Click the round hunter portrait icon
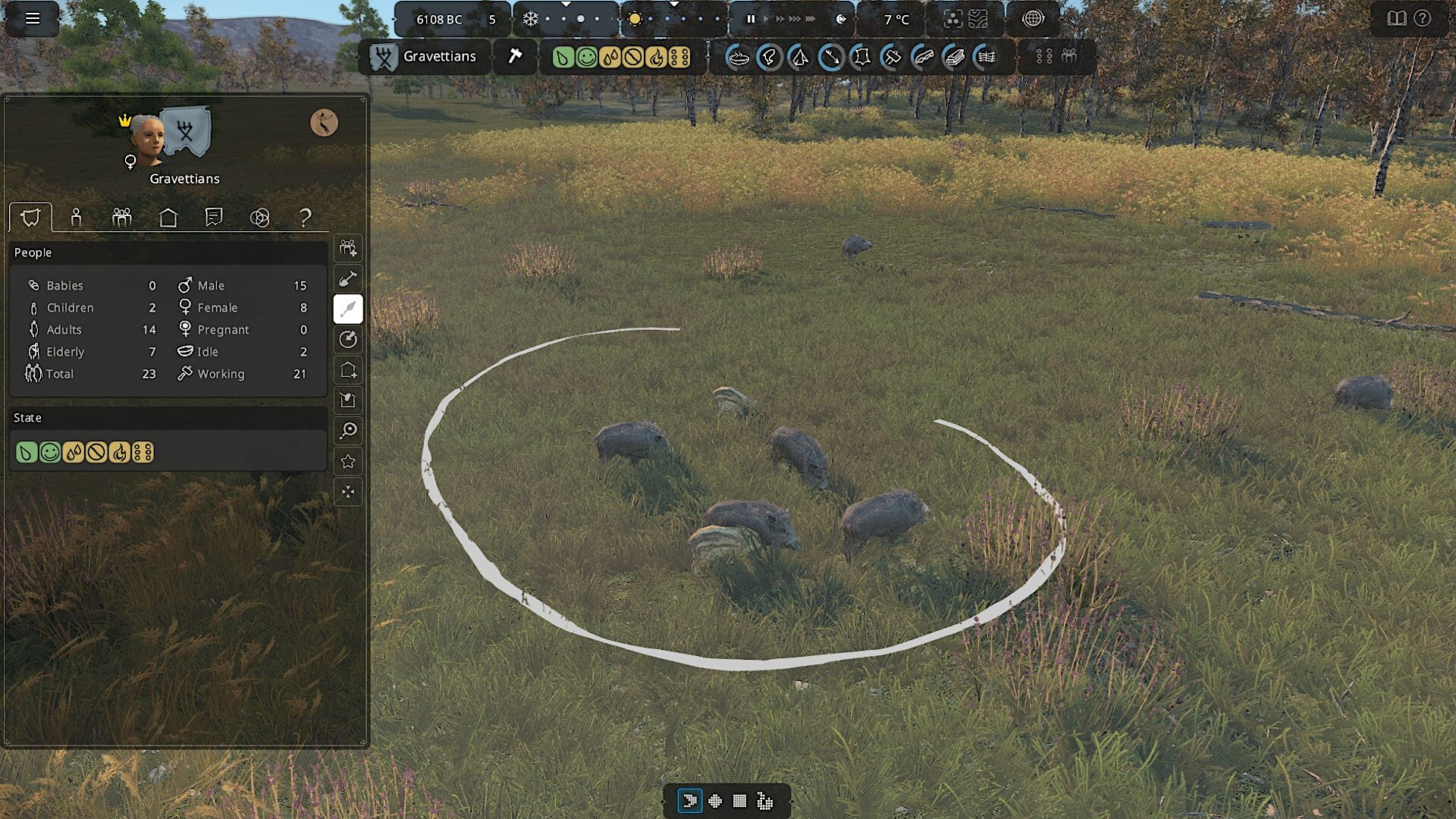 [324, 122]
